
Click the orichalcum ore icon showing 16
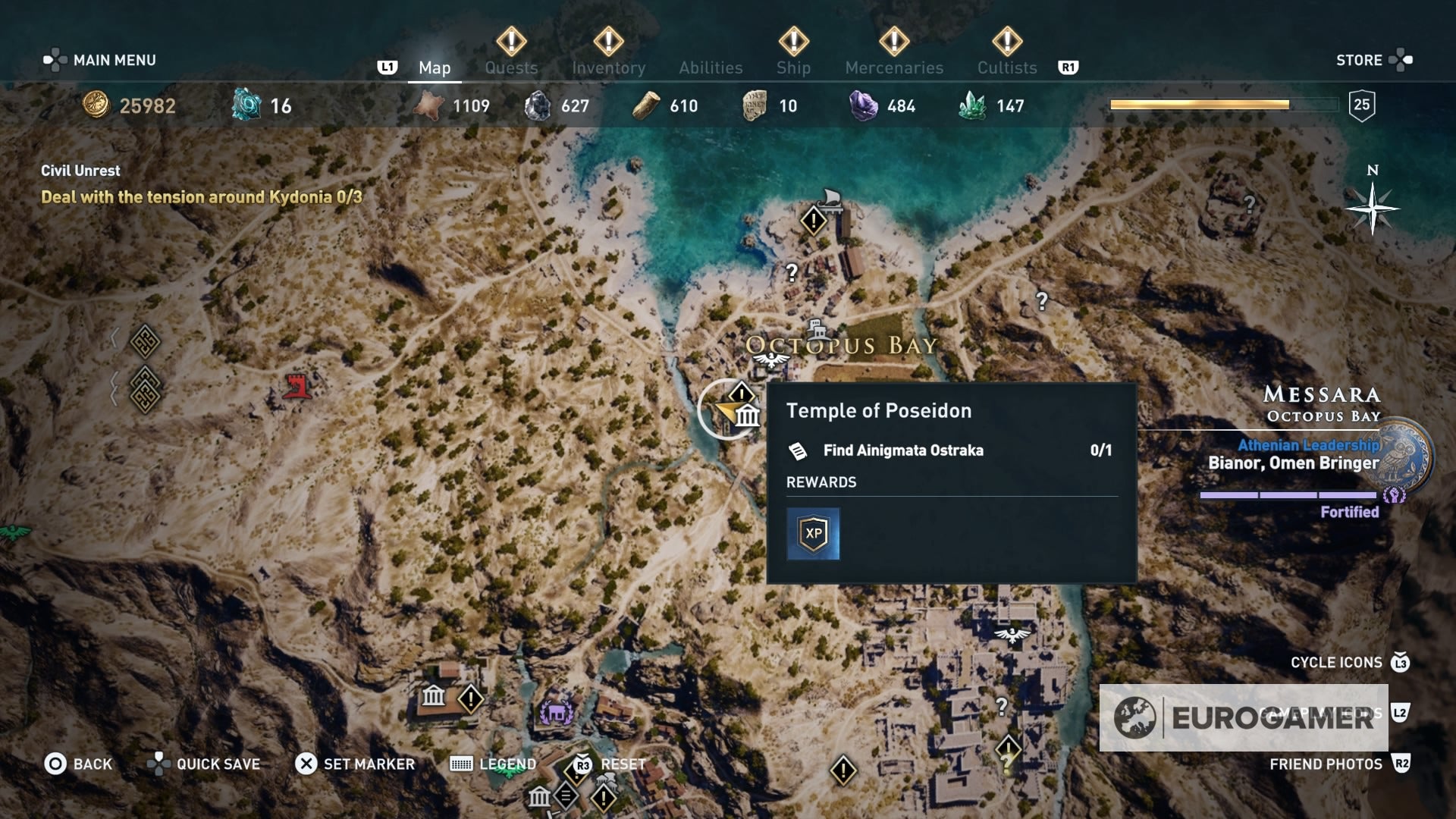(246, 105)
